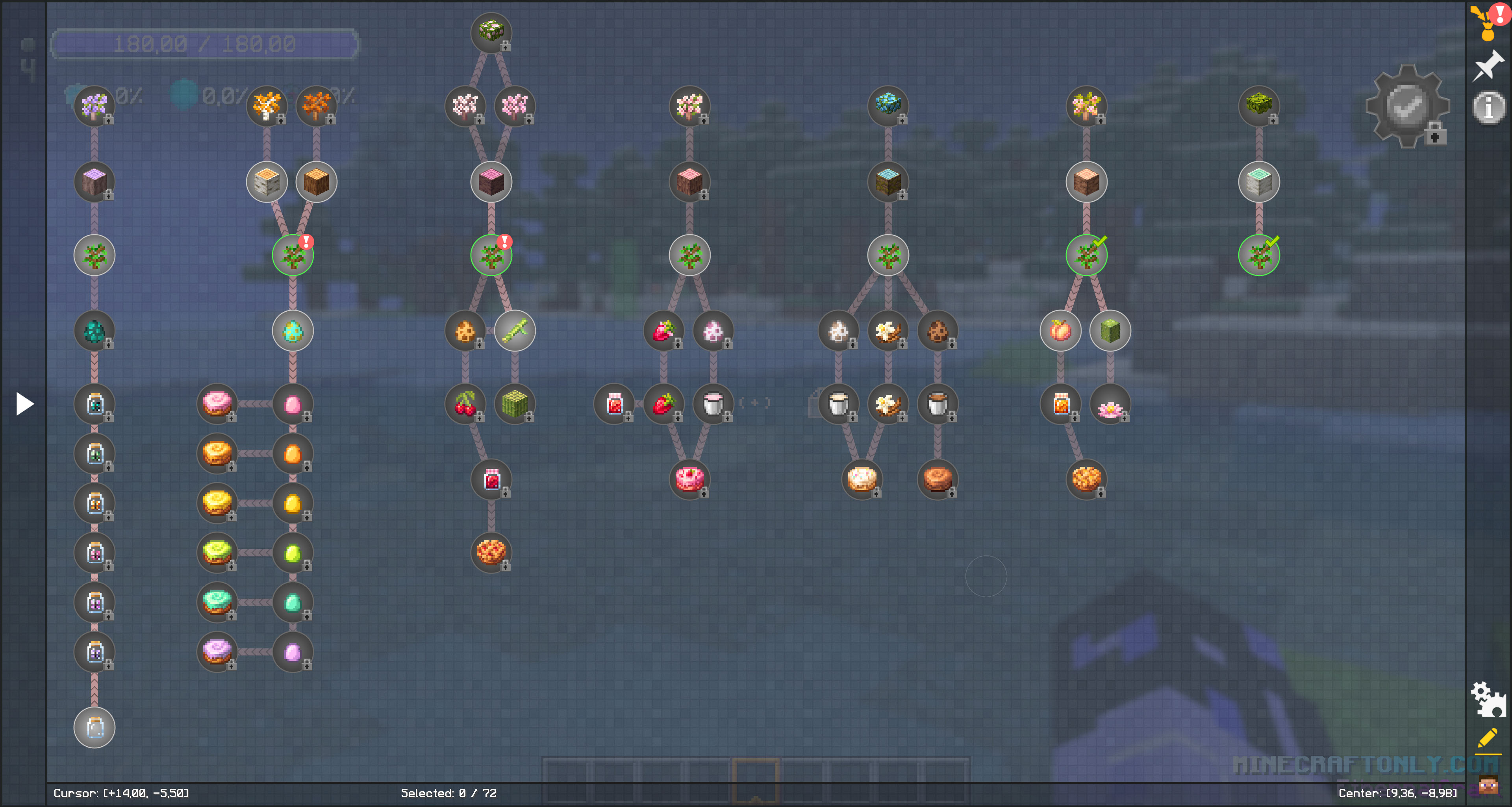This screenshot has height=807, width=1512.
Task: Select the flowering leaves block quest
Action: tap(491, 32)
